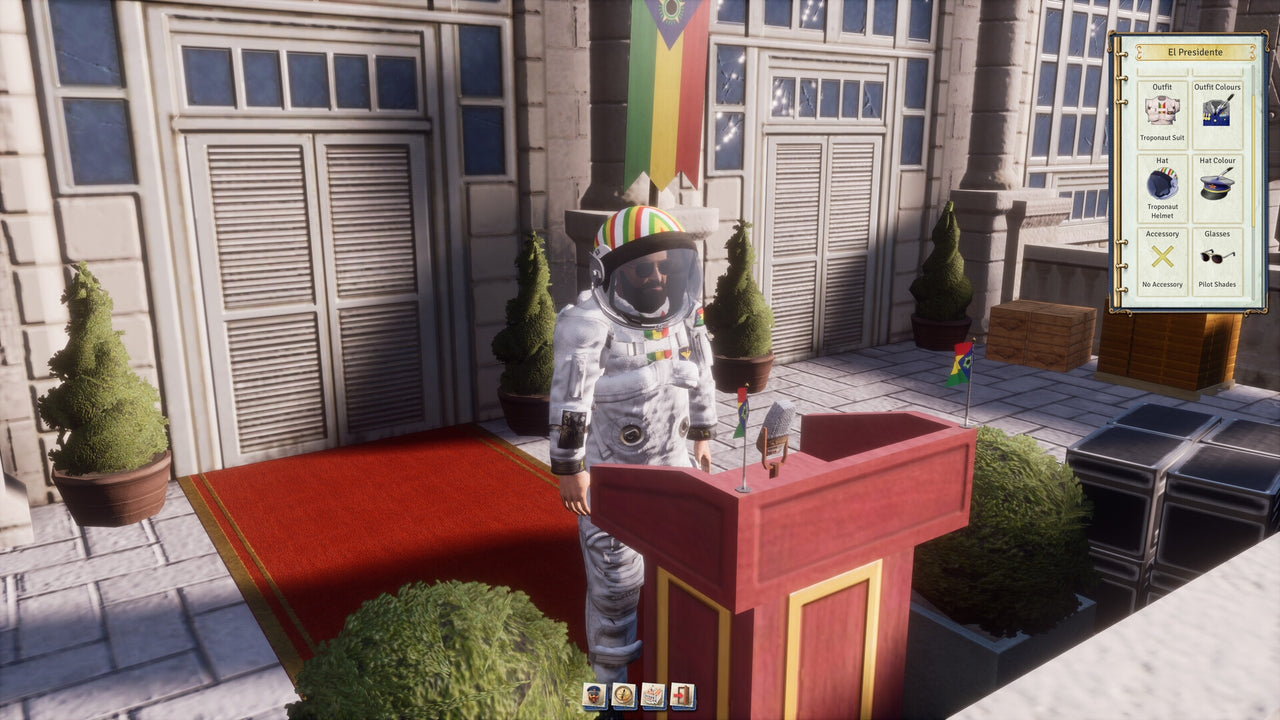
Task: Open the Outfit Colours paintbrush icon
Action: pyautogui.click(x=1217, y=112)
